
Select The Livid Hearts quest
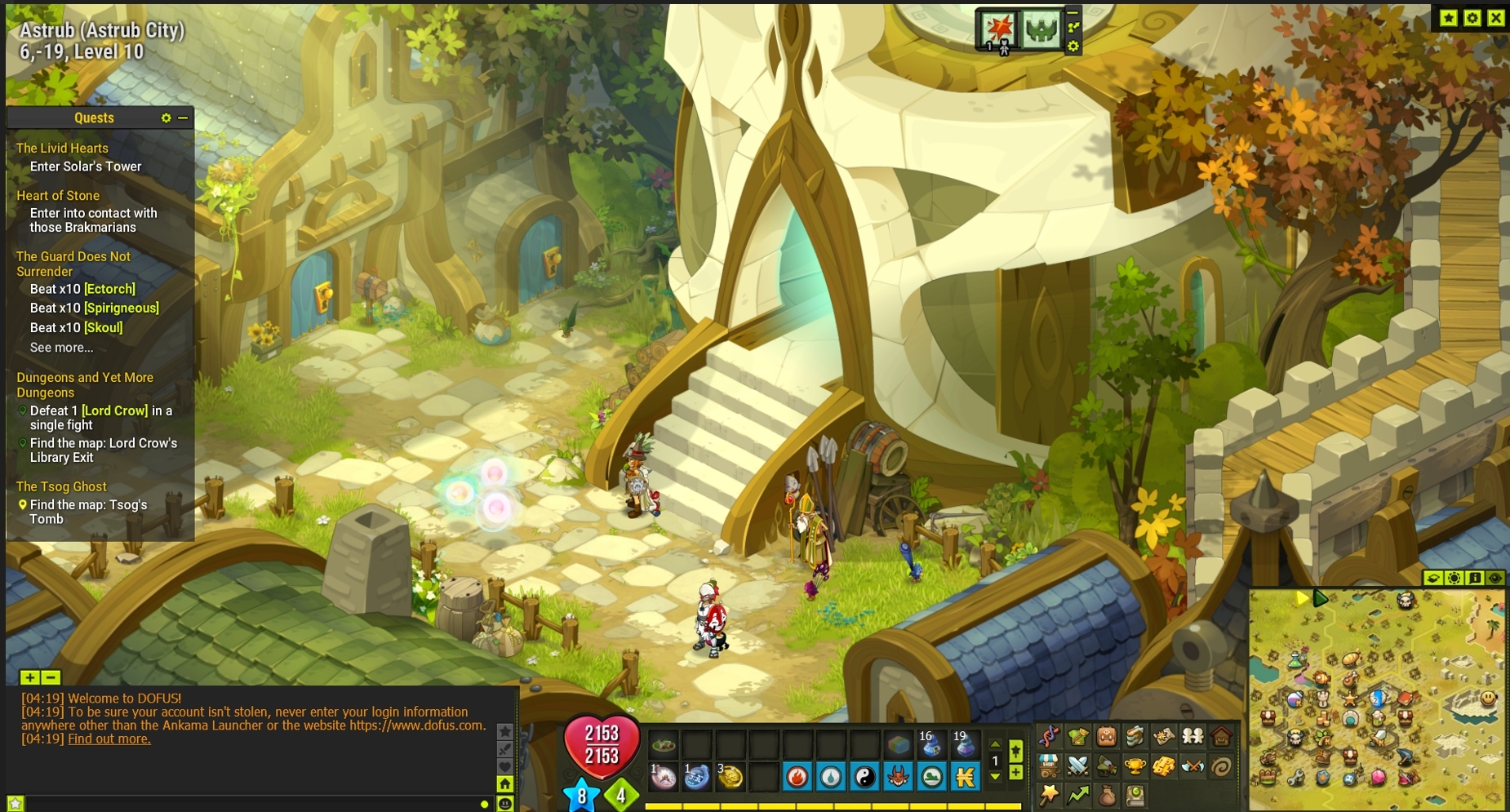(62, 148)
